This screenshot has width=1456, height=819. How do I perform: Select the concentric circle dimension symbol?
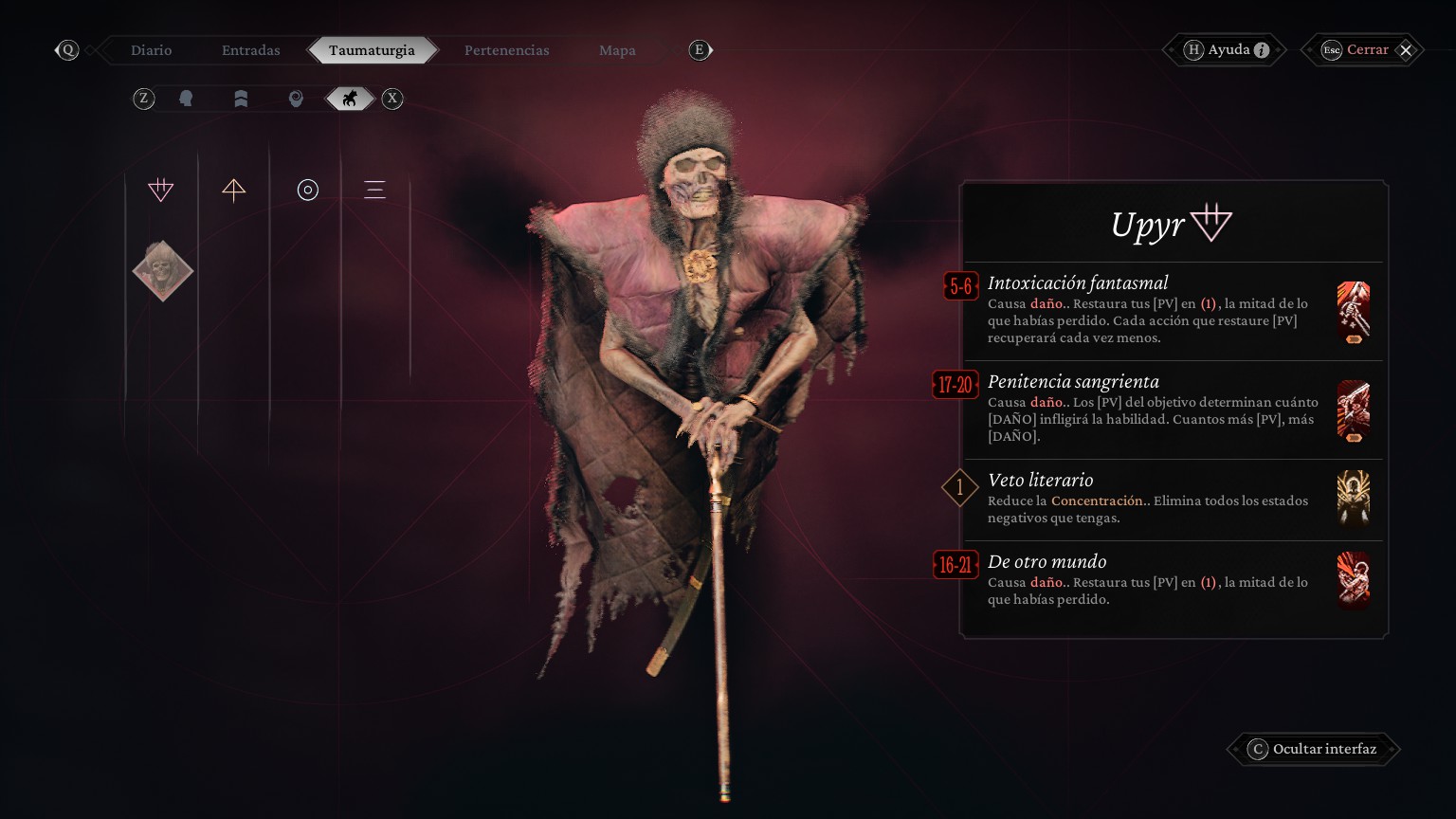[307, 190]
